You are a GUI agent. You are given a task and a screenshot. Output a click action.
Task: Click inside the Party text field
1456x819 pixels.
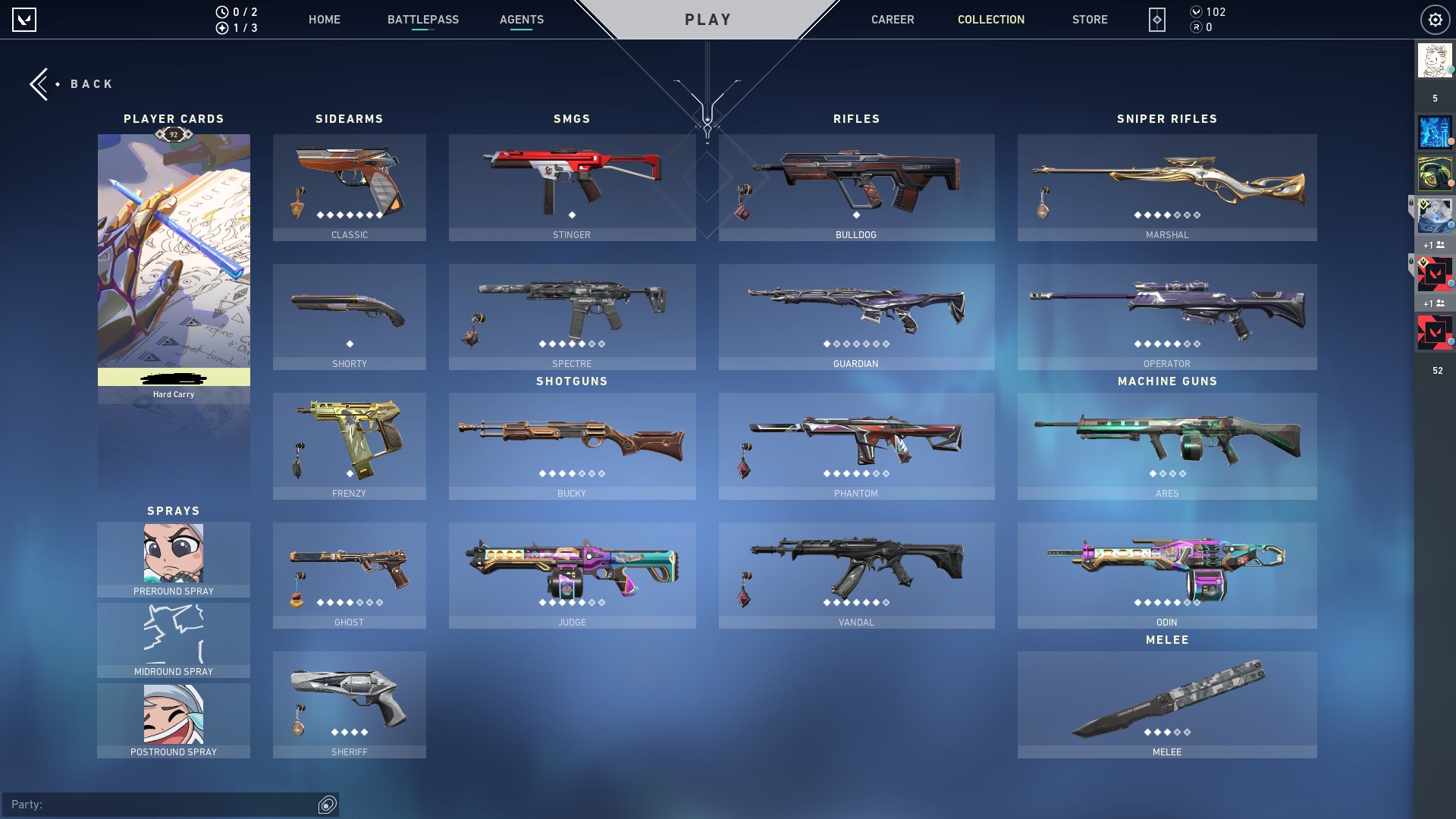click(x=152, y=805)
